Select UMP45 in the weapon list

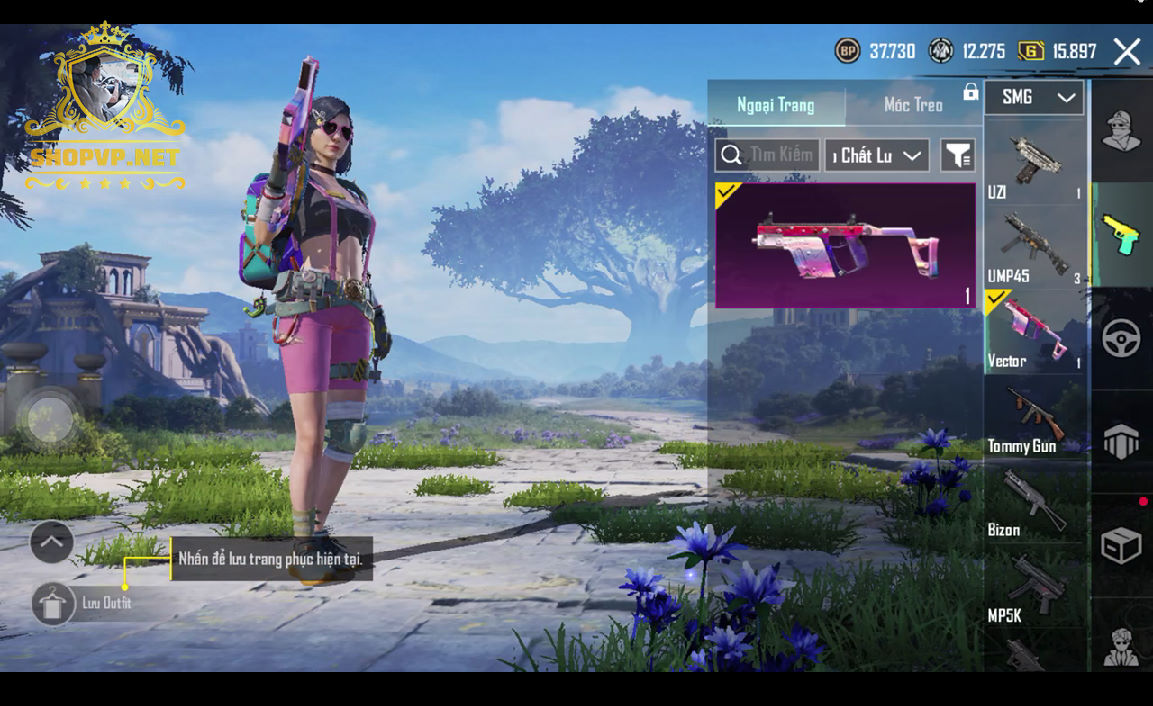(x=1034, y=247)
